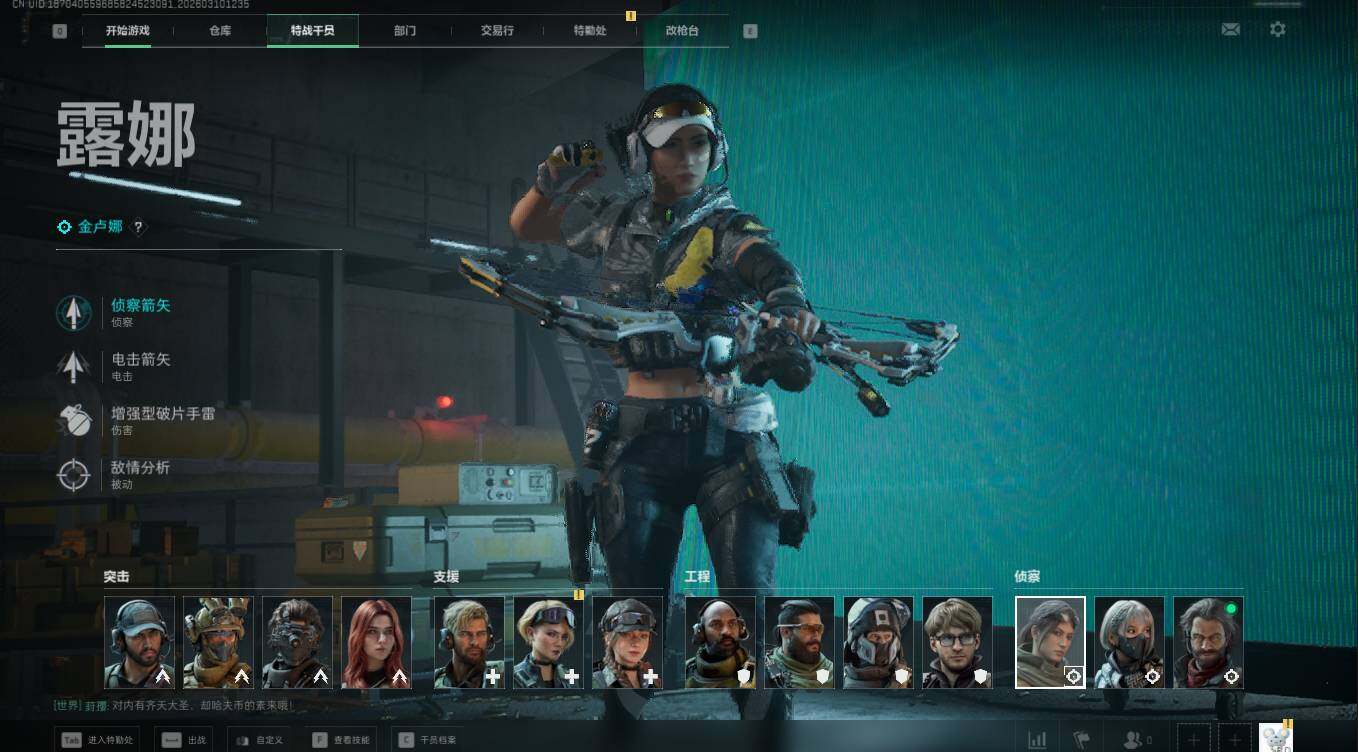Open the mail inbox envelope icon

pyautogui.click(x=1231, y=30)
